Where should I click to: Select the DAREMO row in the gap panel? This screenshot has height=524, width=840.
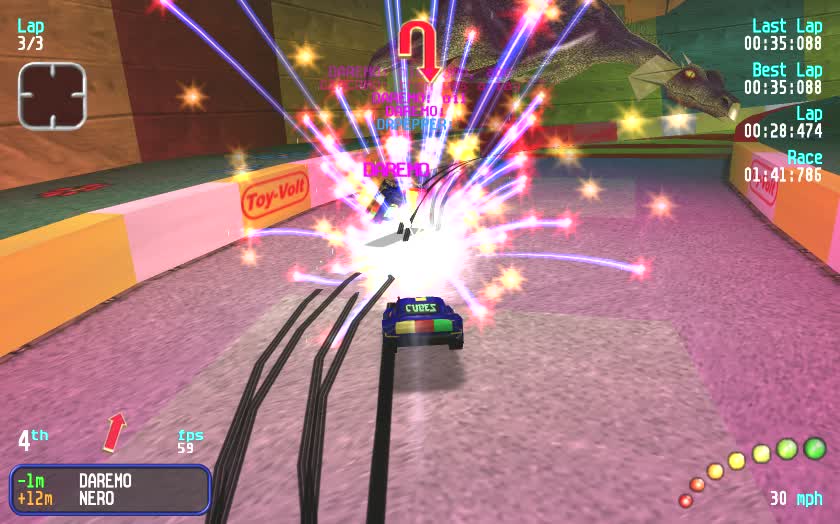pos(110,481)
